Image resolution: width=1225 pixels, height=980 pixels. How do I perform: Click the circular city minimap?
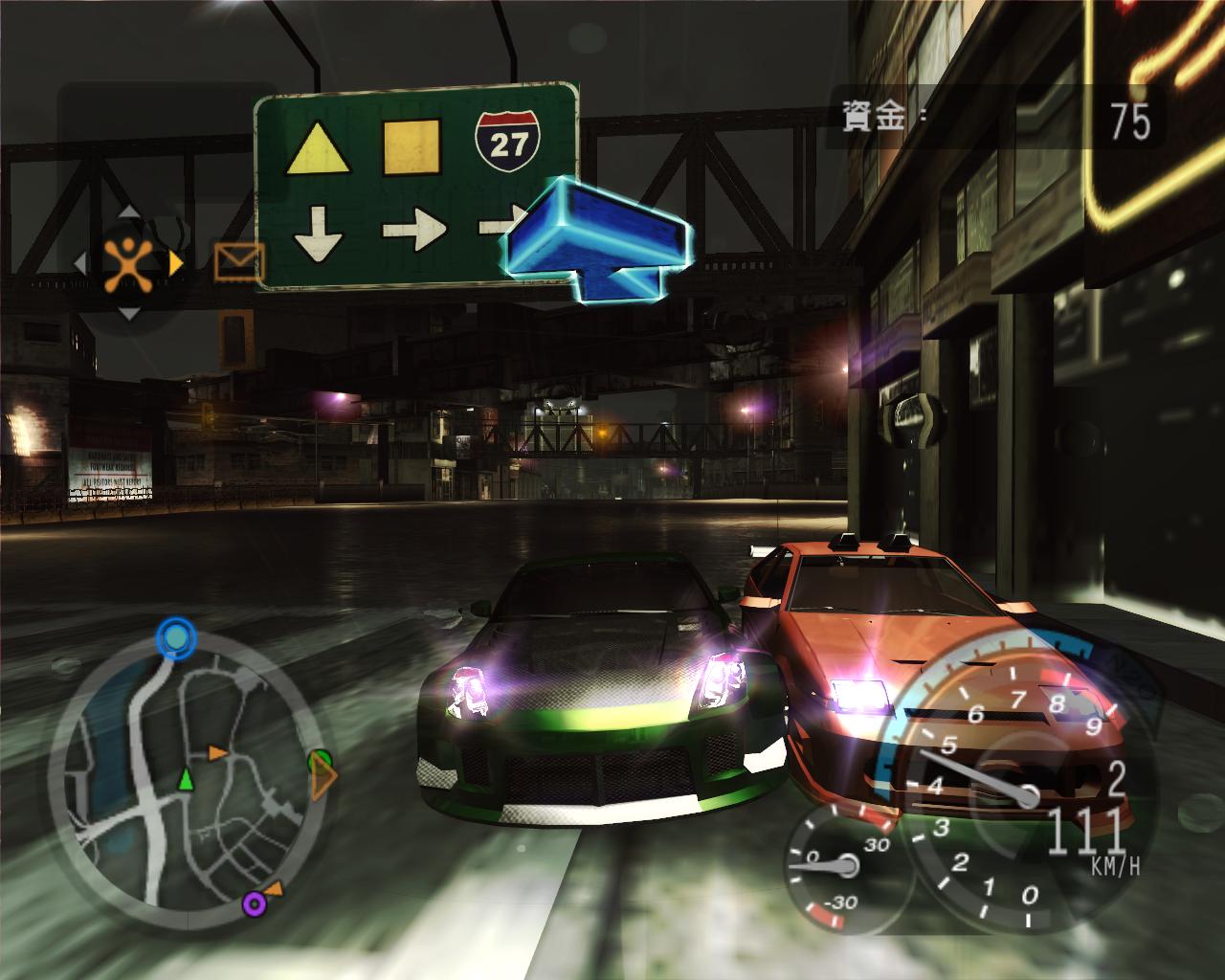[189, 775]
